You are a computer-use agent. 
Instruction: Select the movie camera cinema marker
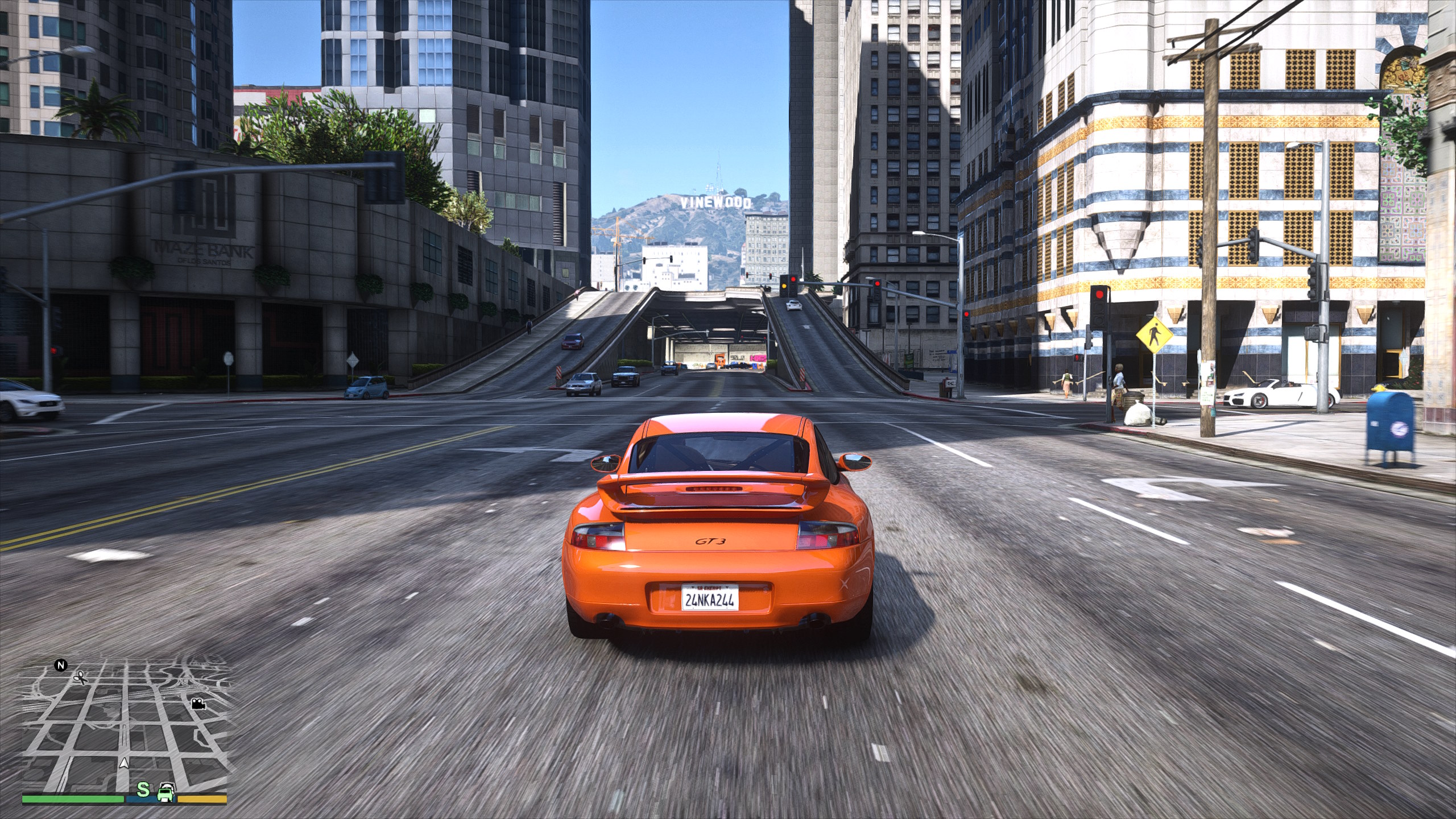(198, 704)
